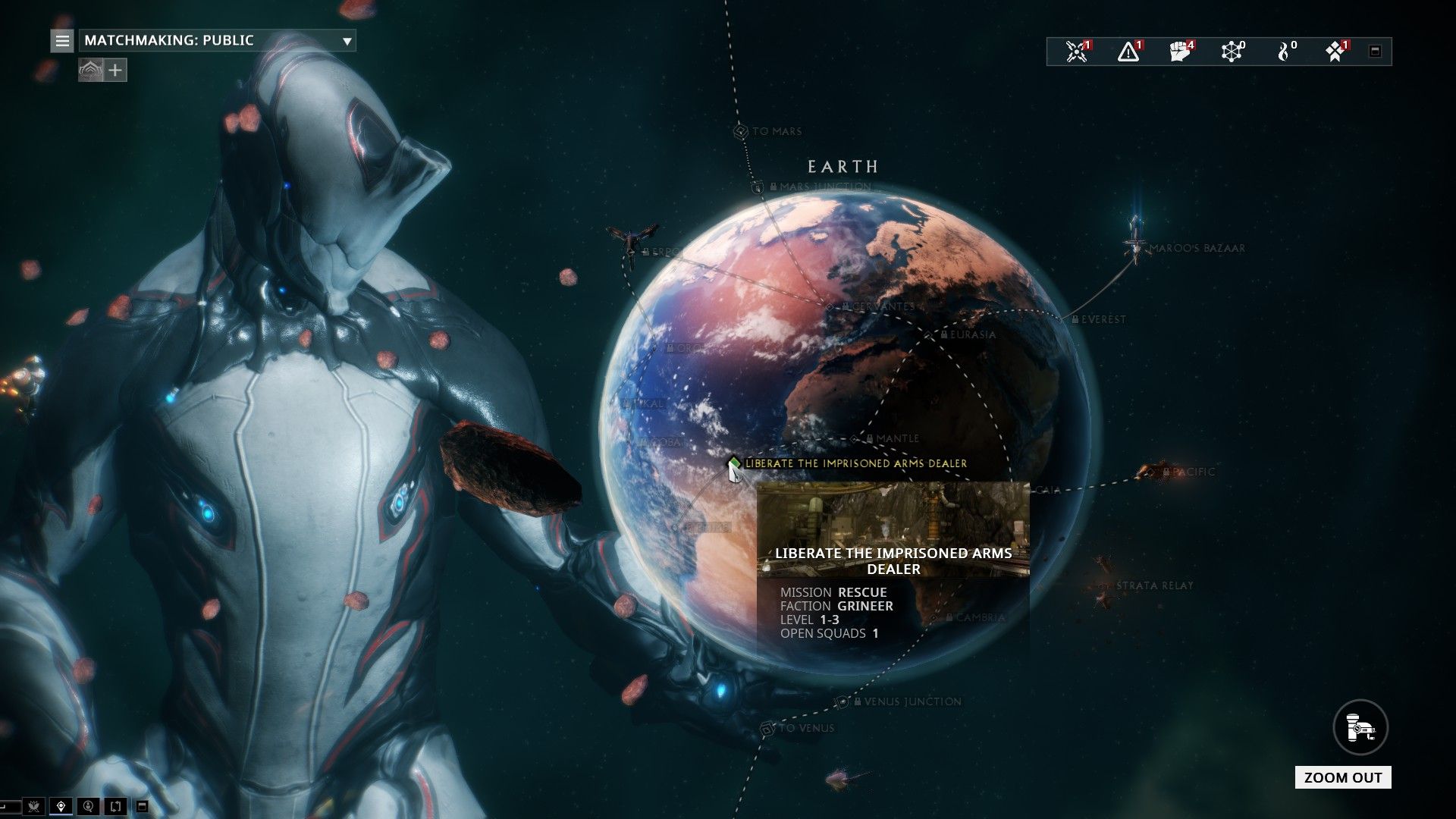This screenshot has height=819, width=1456.
Task: Toggle the add landmark plus button
Action: [x=114, y=70]
